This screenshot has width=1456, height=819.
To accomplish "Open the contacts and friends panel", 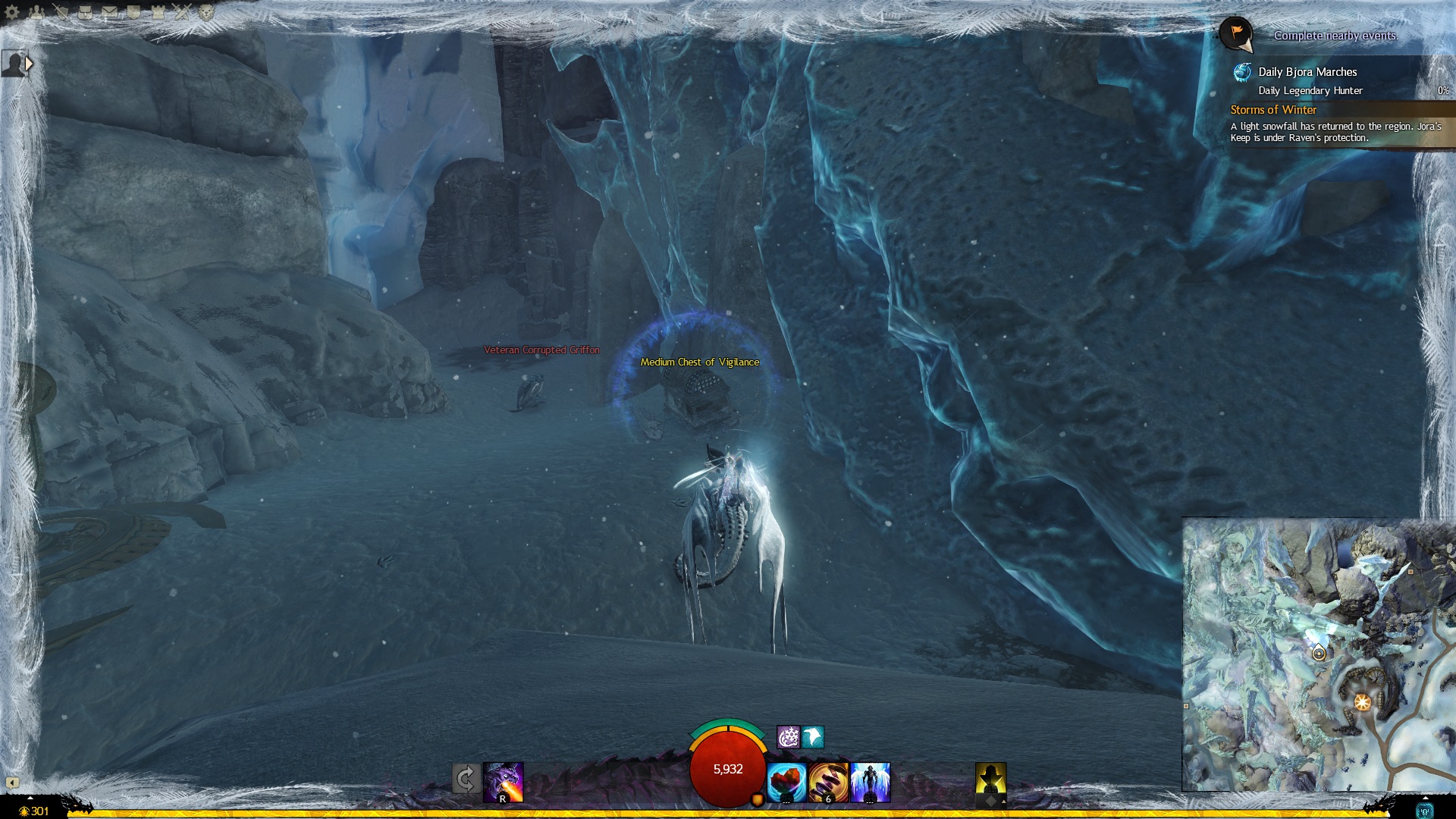I will click(36, 12).
